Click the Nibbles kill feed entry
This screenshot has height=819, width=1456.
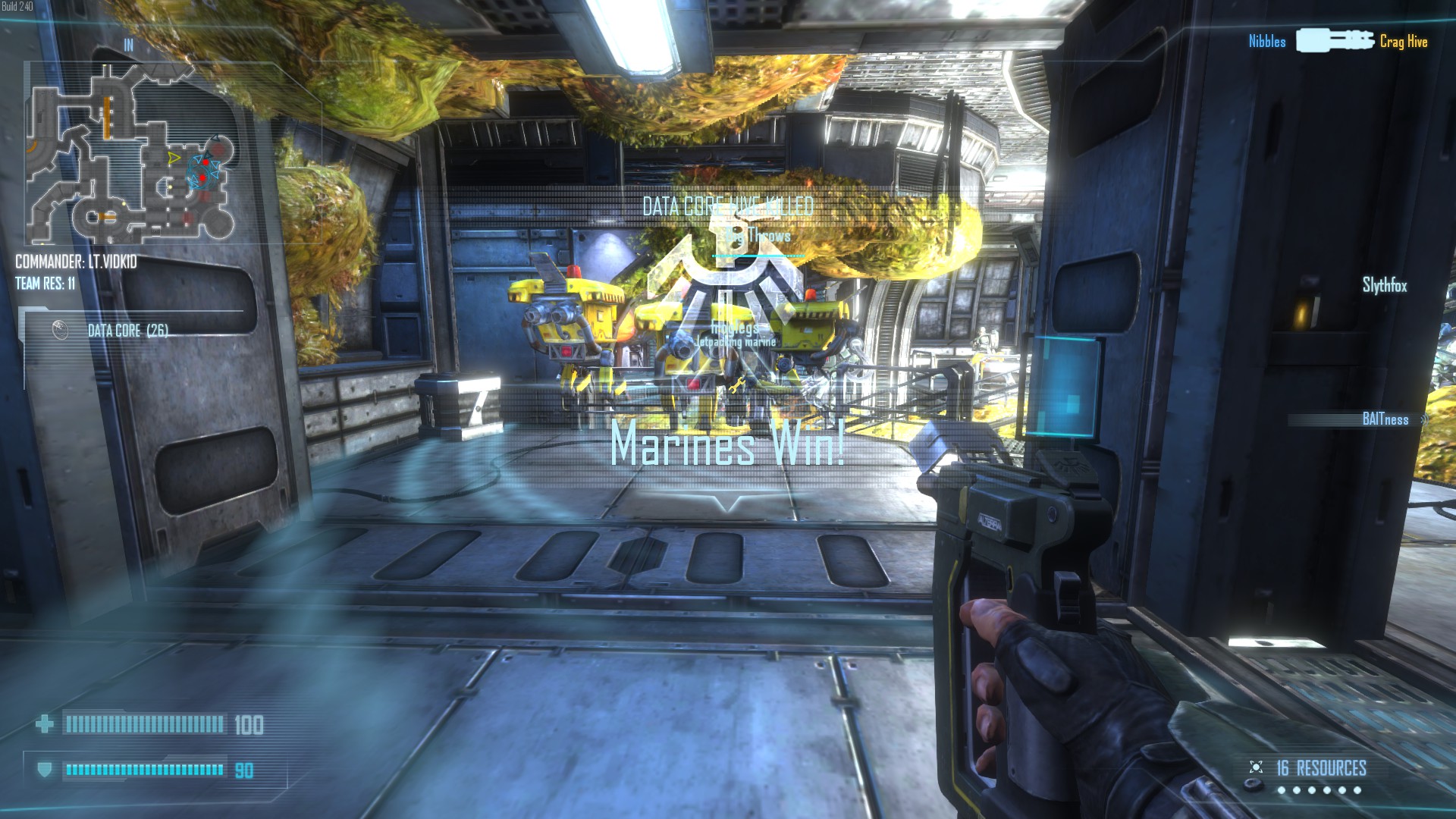(x=1267, y=42)
